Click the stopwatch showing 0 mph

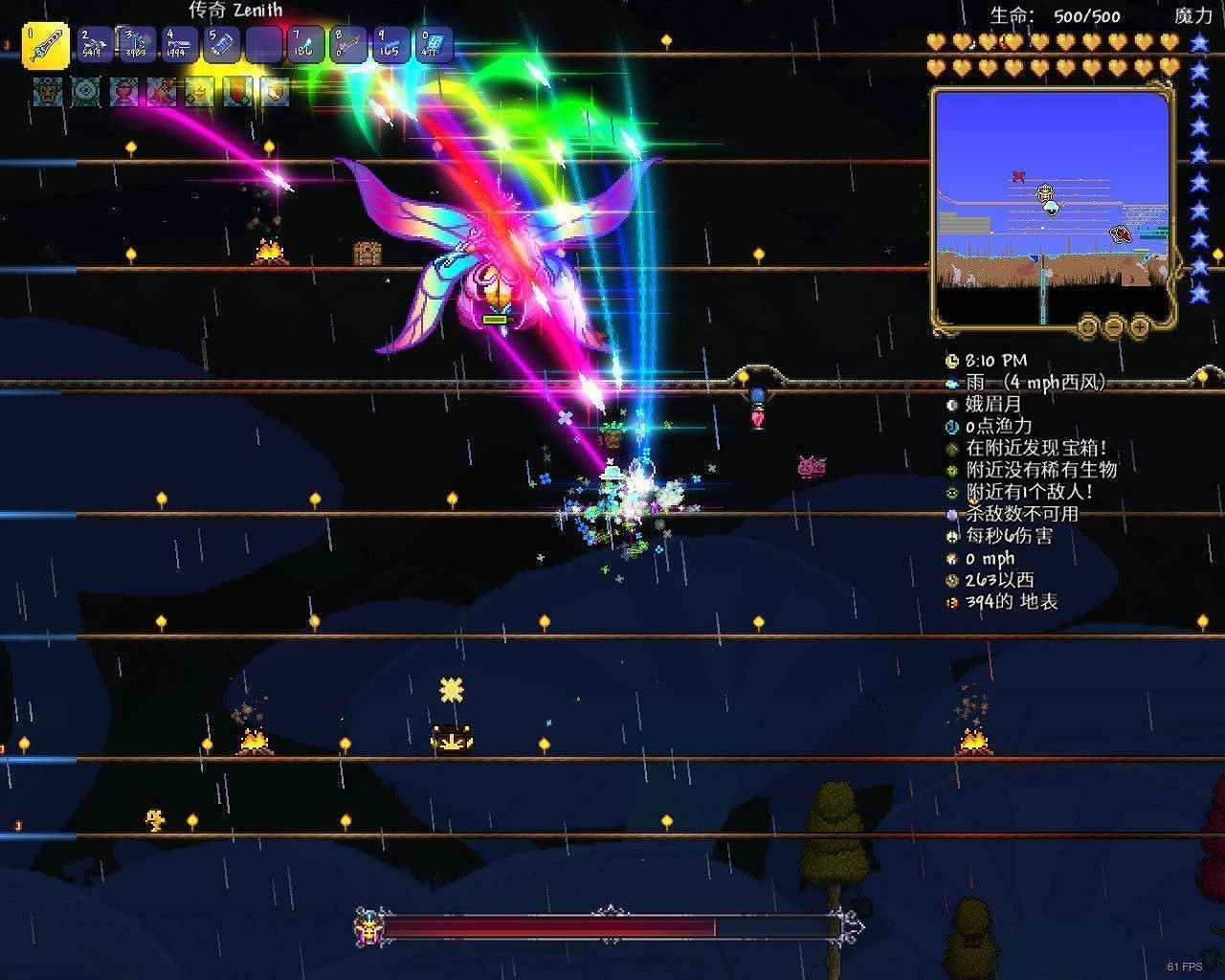[950, 558]
